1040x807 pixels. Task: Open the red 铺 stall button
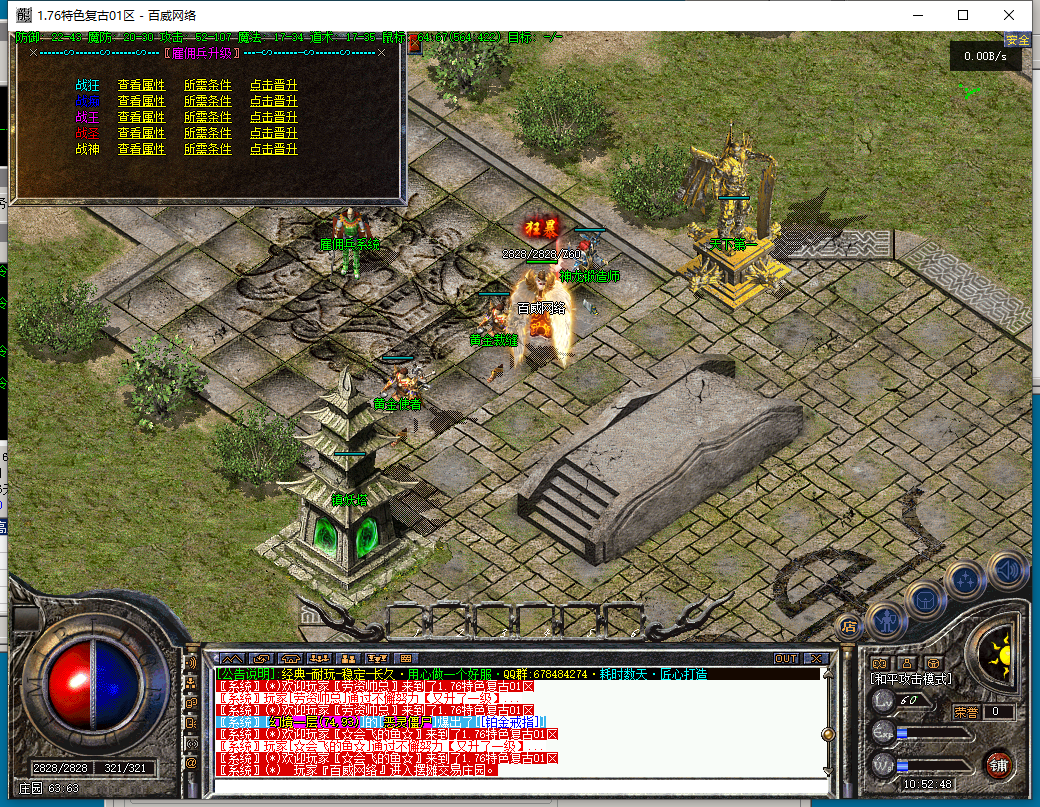tap(997, 766)
